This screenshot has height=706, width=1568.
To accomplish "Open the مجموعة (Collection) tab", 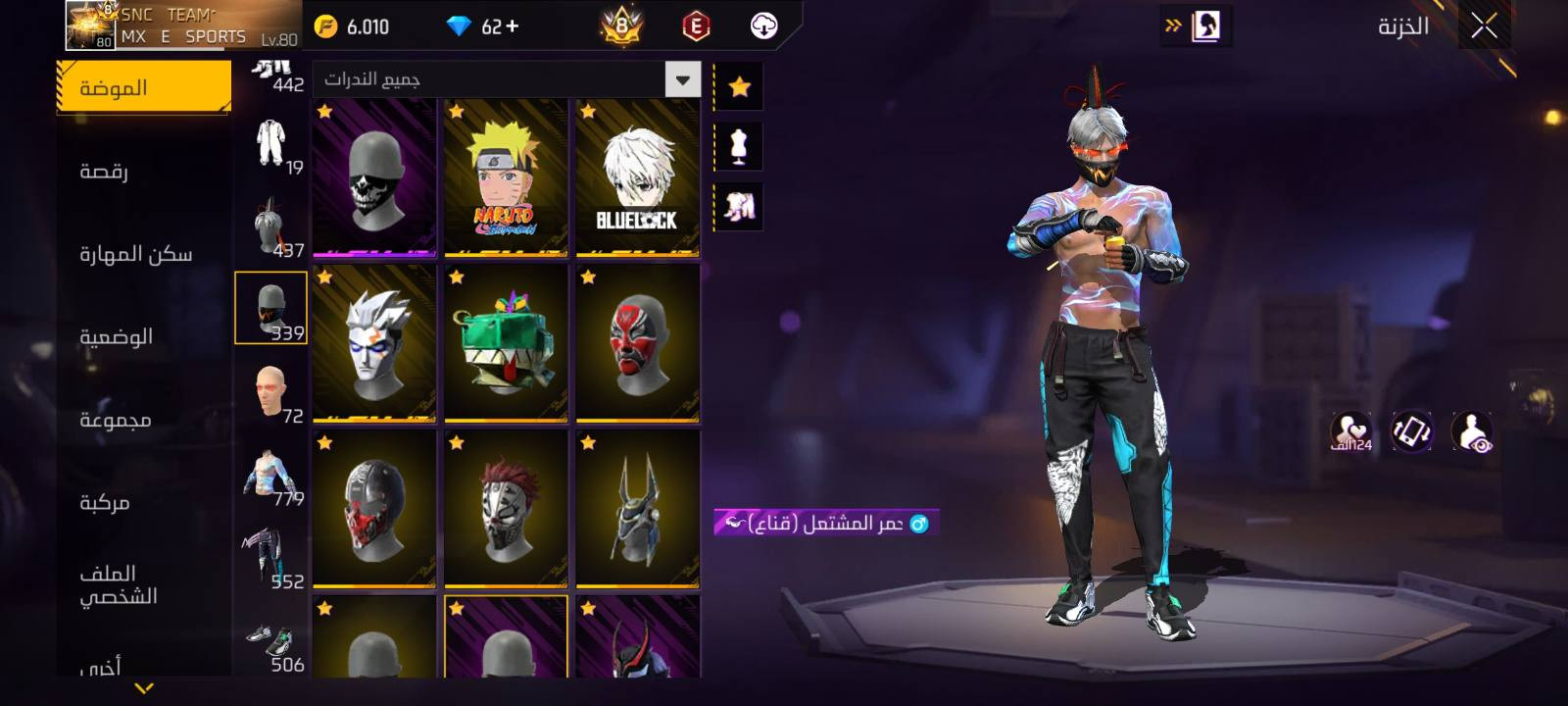I will [115, 420].
